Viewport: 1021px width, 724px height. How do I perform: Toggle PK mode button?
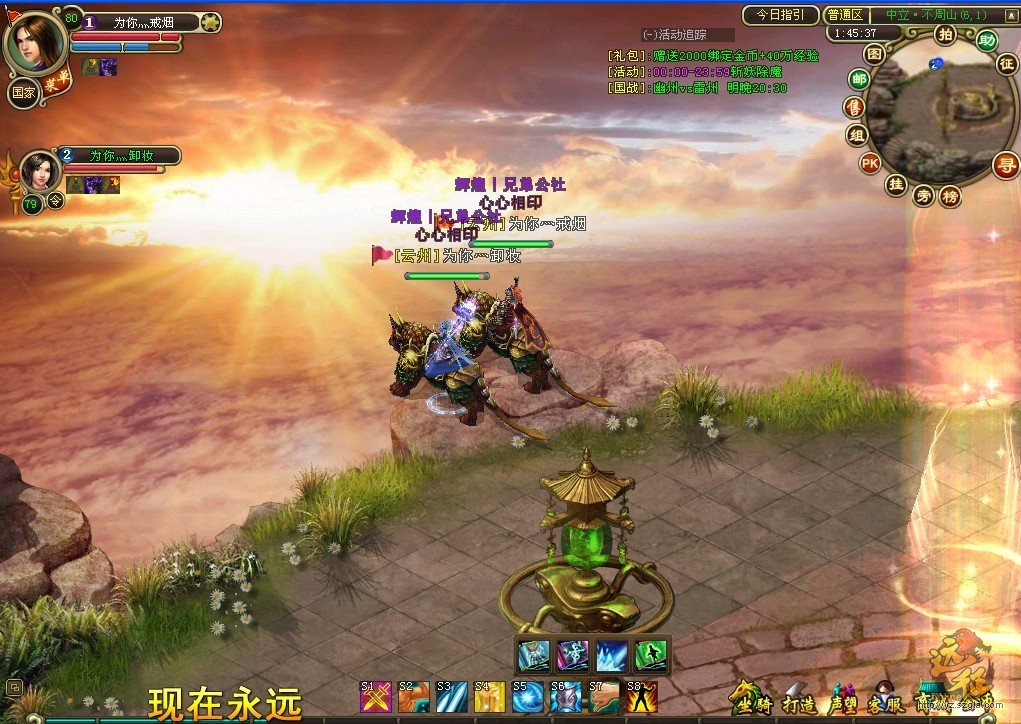[869, 163]
